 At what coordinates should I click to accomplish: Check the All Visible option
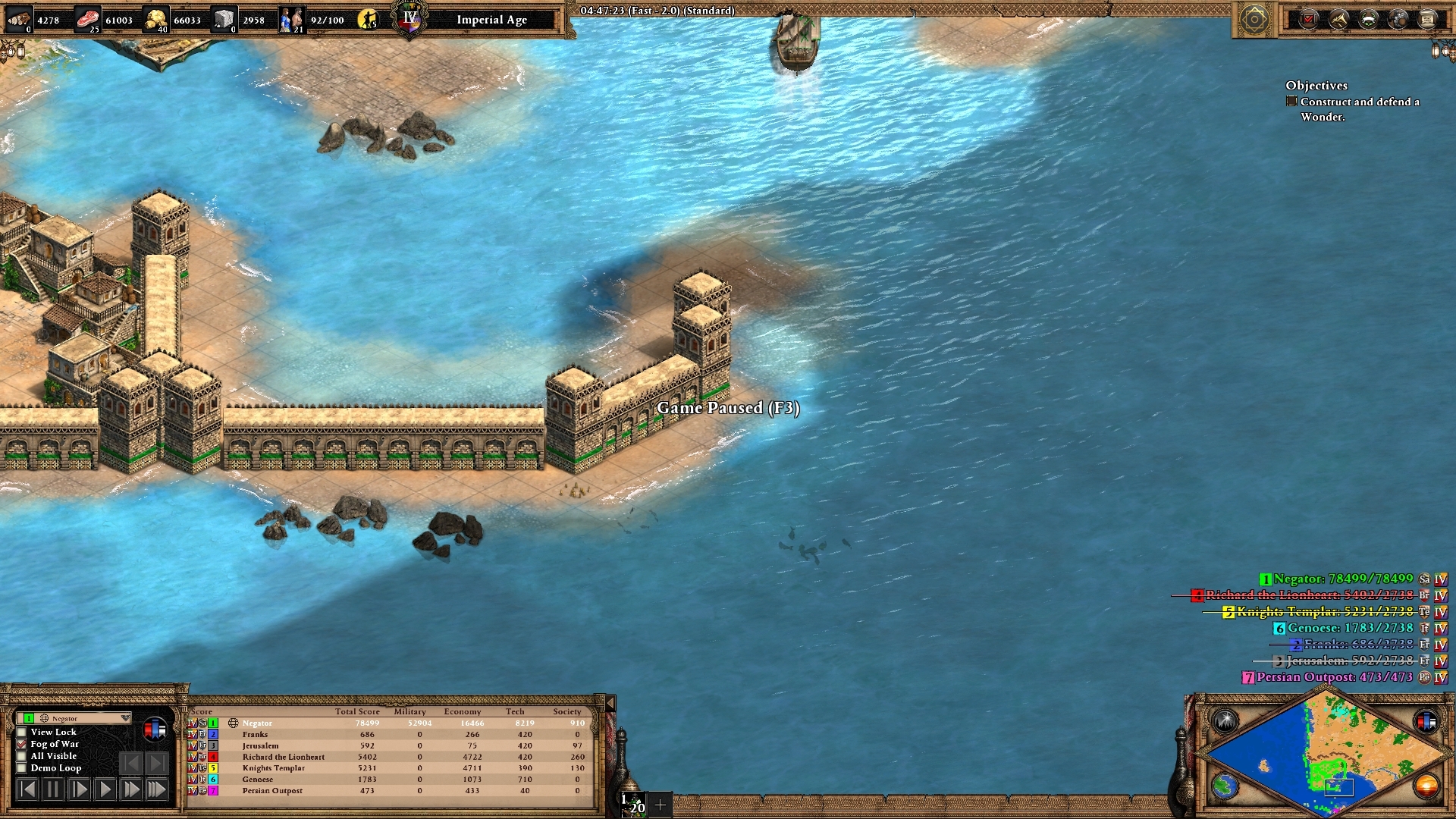coord(22,756)
